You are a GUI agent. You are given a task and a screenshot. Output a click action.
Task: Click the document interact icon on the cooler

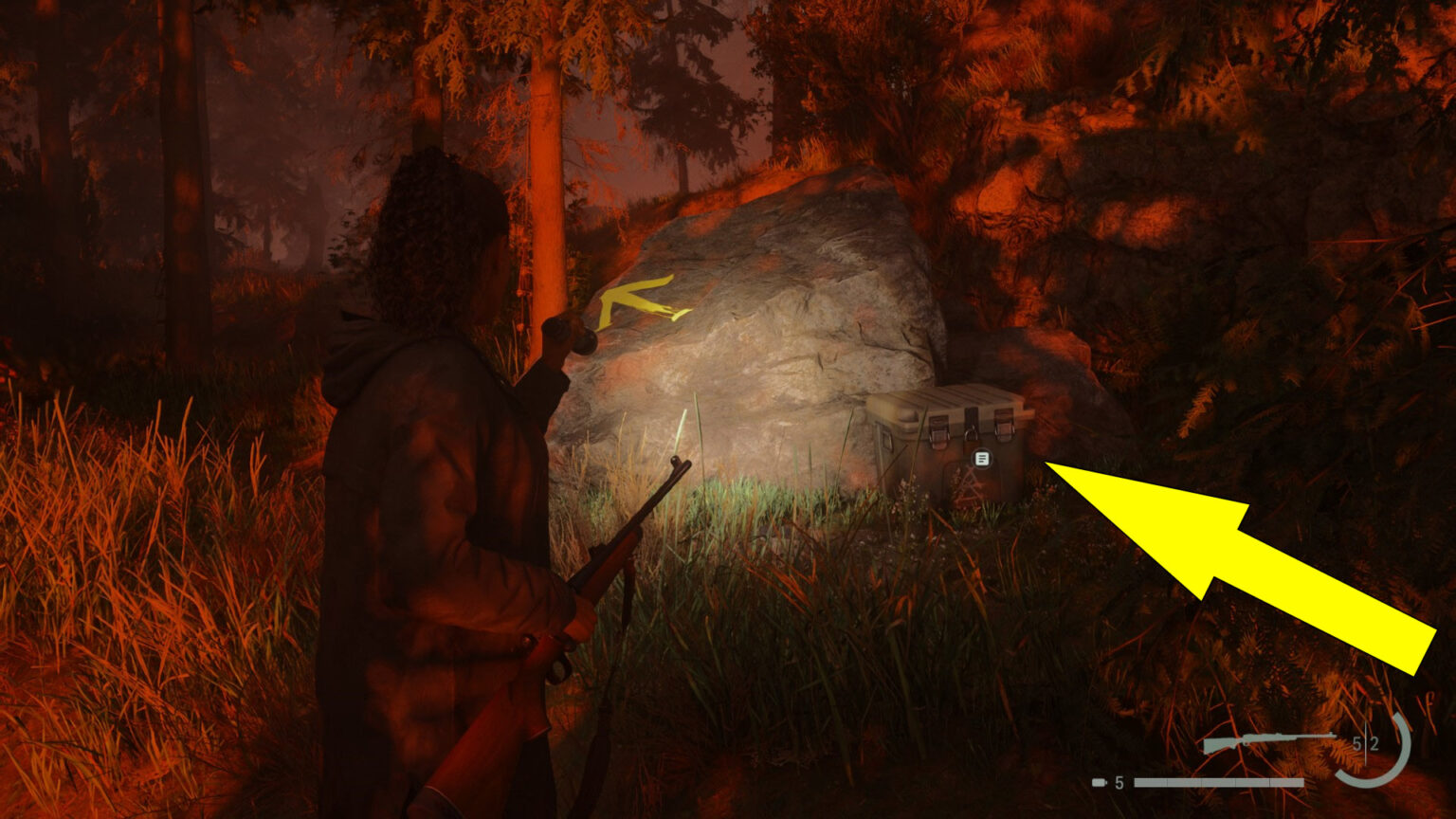pos(981,457)
